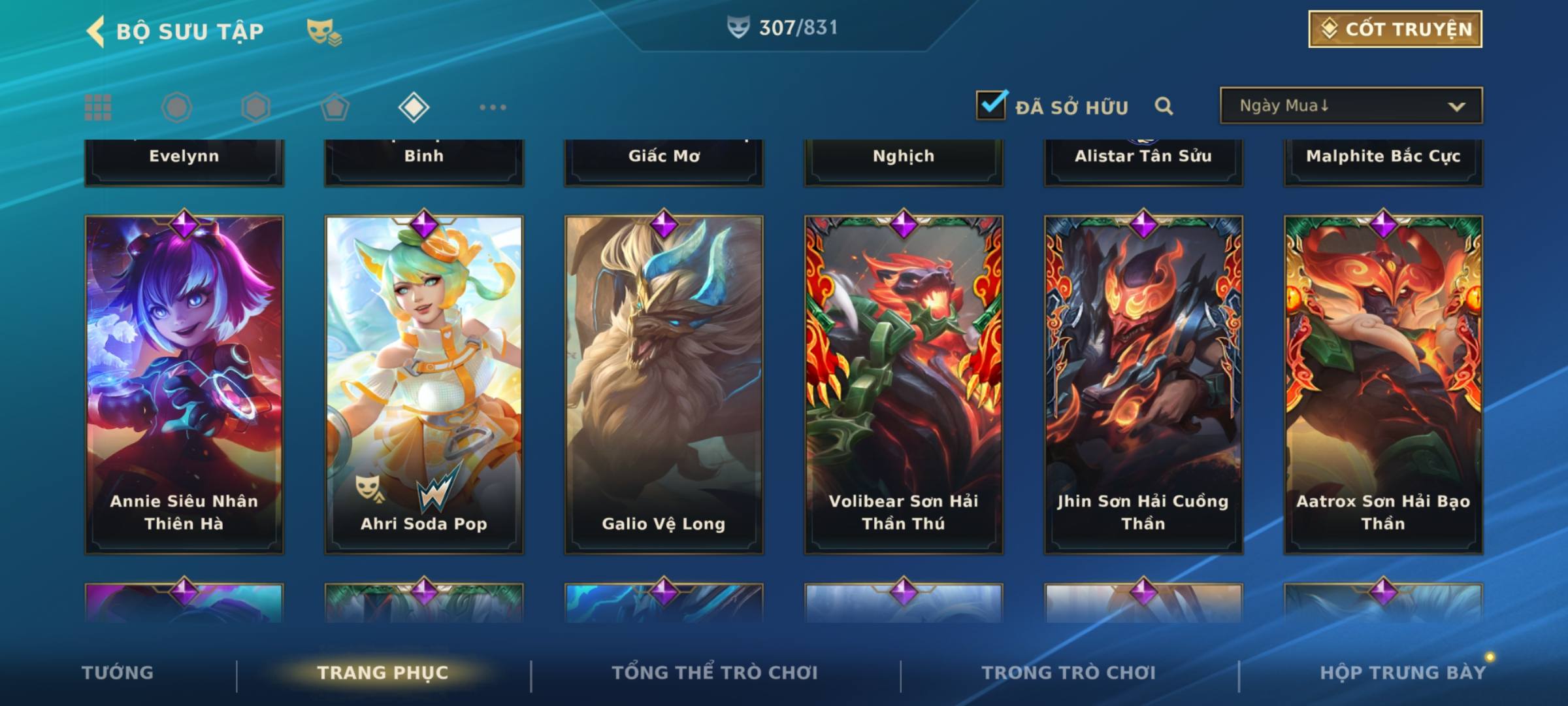Screen dimensions: 1568x706
Task: Toggle the Đã Sở Hữu checkbox
Action: click(x=991, y=105)
